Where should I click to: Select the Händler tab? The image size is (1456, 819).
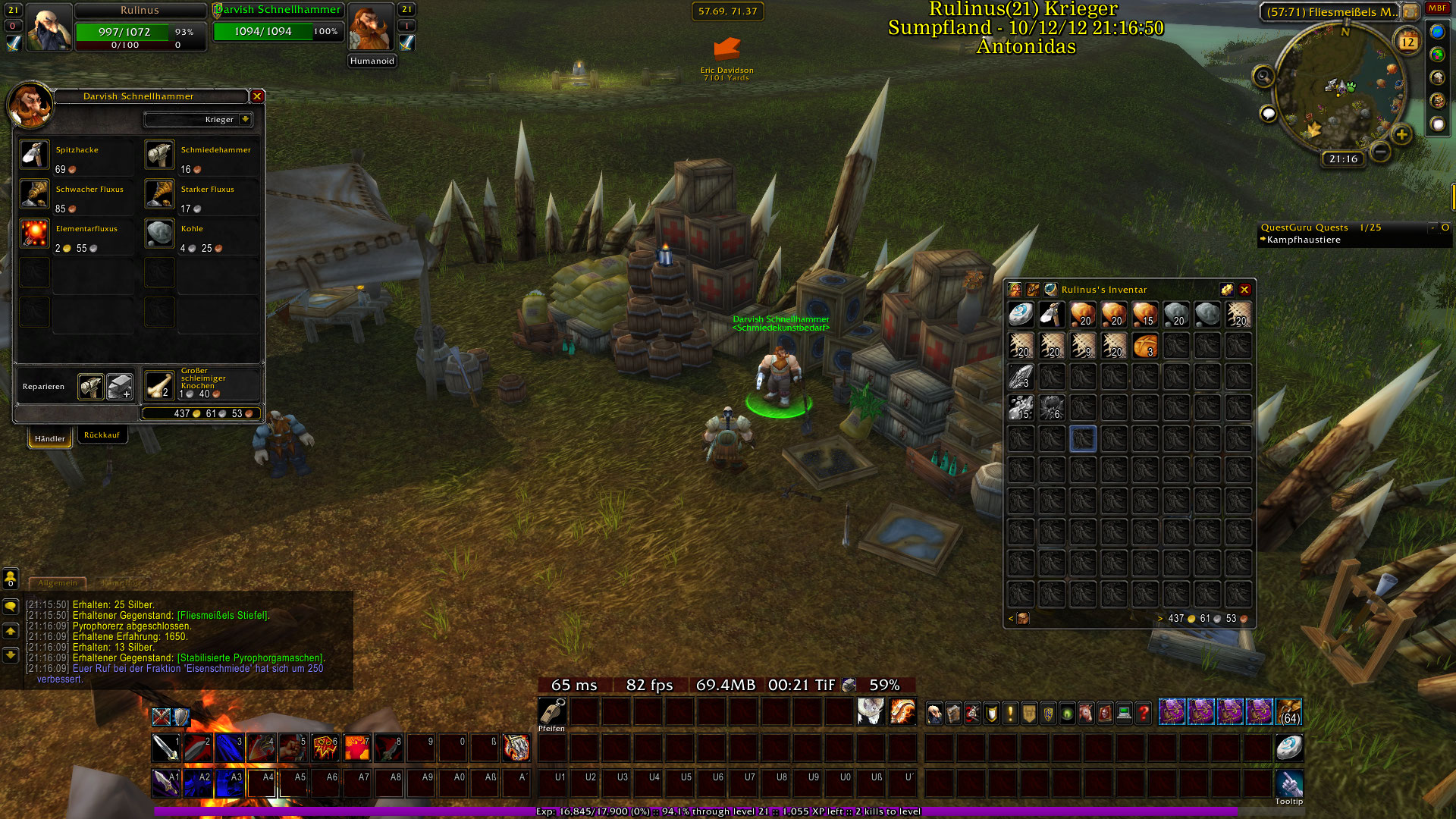[50, 438]
